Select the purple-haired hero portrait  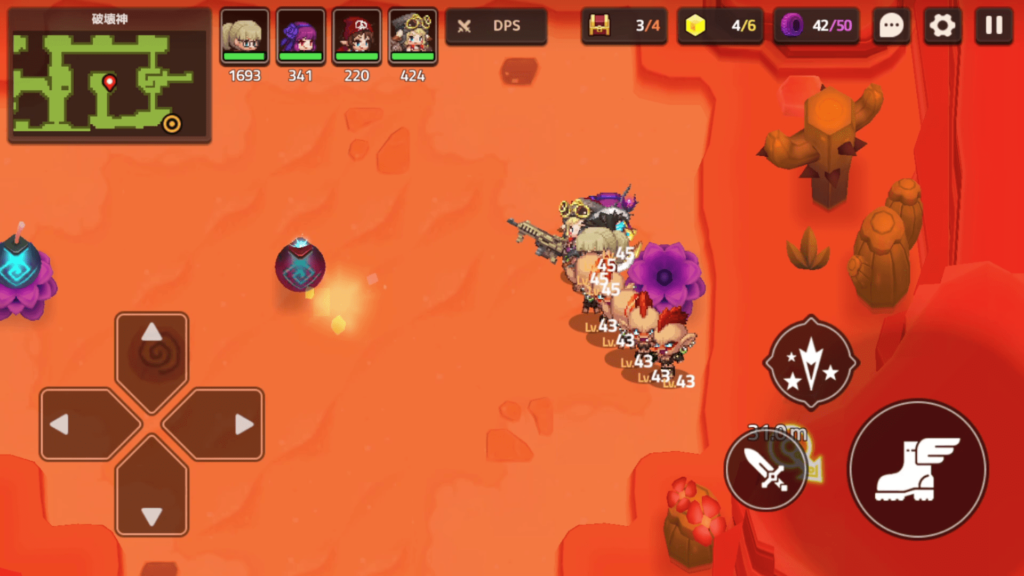(x=301, y=36)
